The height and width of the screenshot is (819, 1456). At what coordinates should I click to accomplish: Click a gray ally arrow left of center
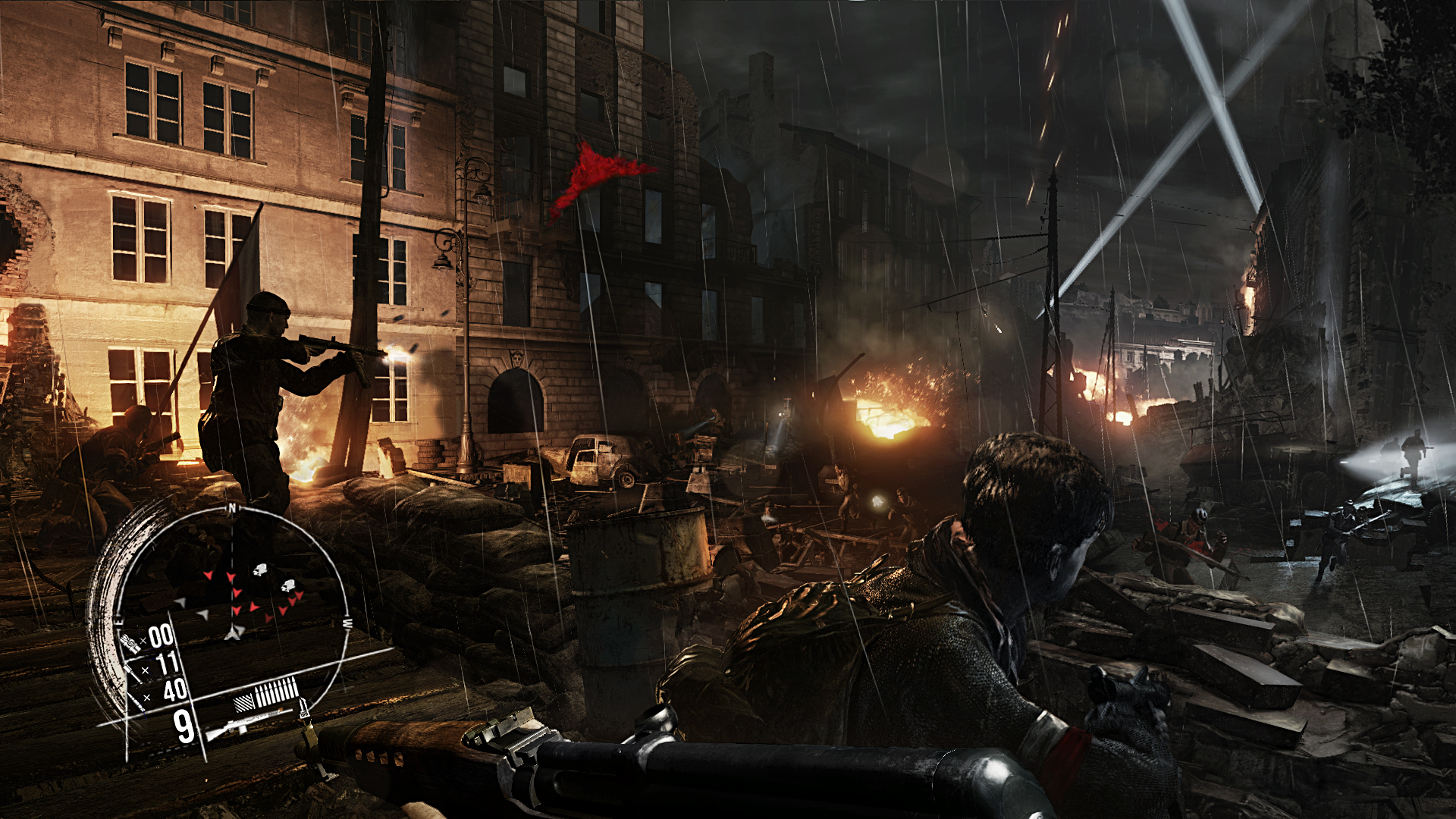point(181,601)
